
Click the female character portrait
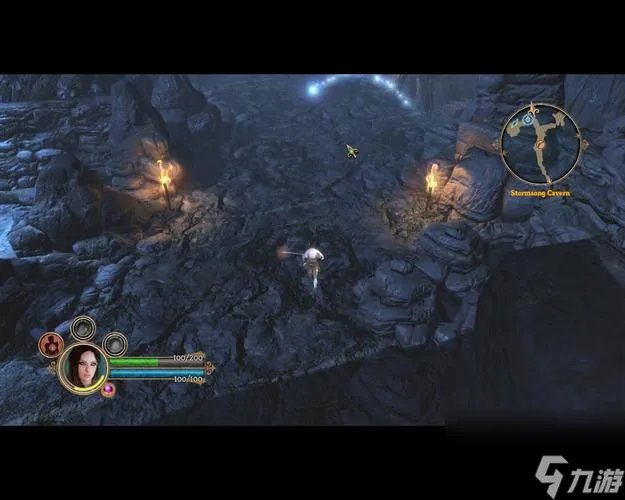point(84,367)
